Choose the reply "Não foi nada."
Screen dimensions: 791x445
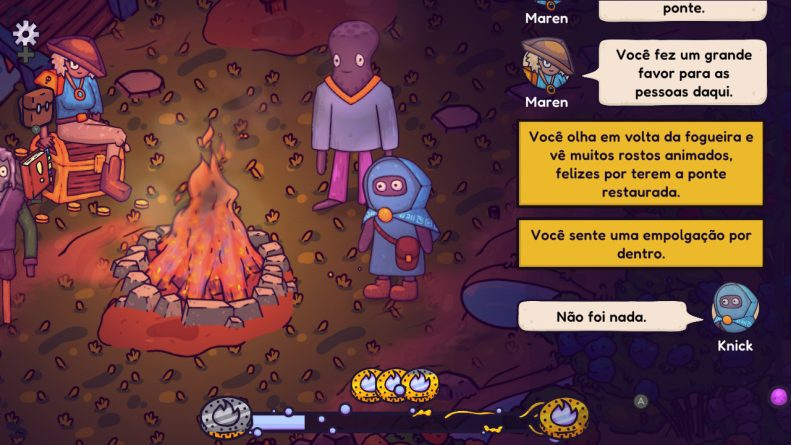[601, 317]
